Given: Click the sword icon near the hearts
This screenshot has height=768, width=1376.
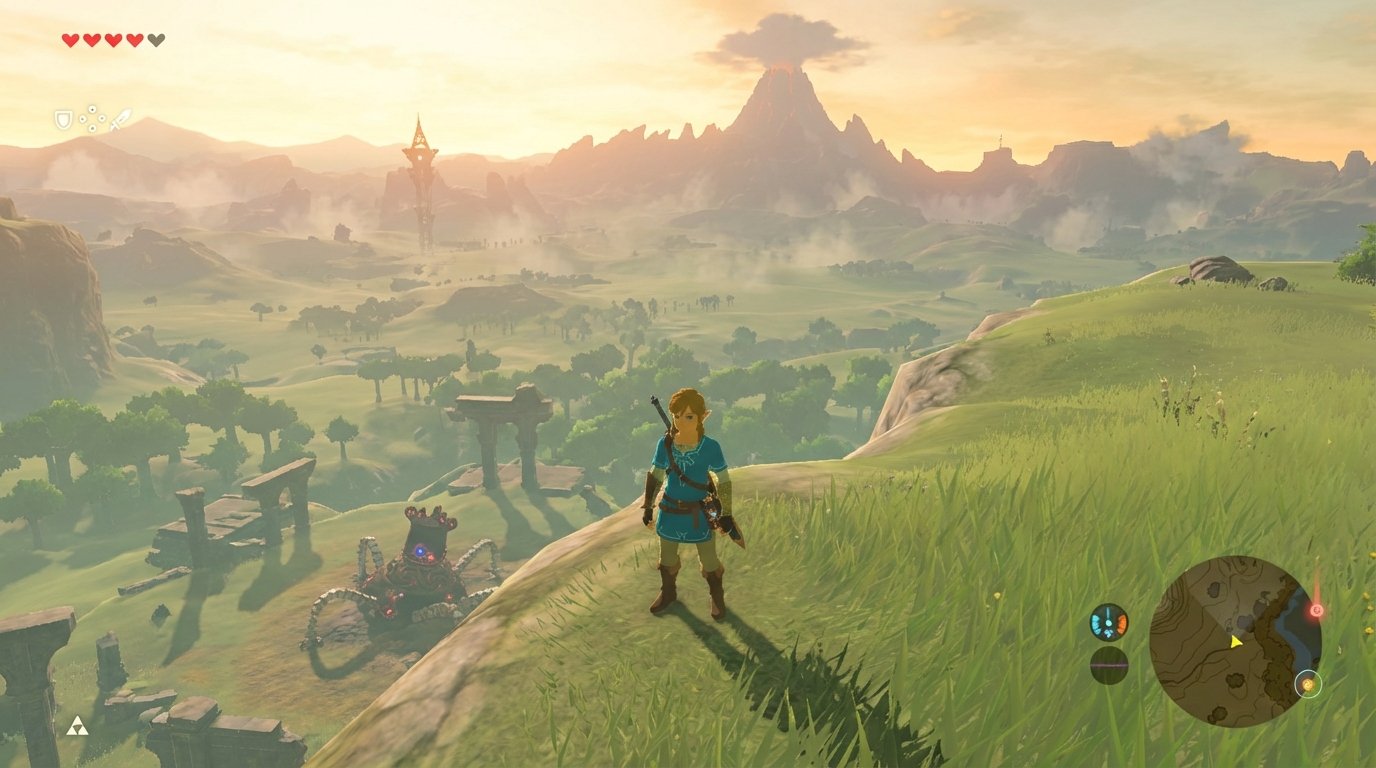Looking at the screenshot, I should (121, 119).
